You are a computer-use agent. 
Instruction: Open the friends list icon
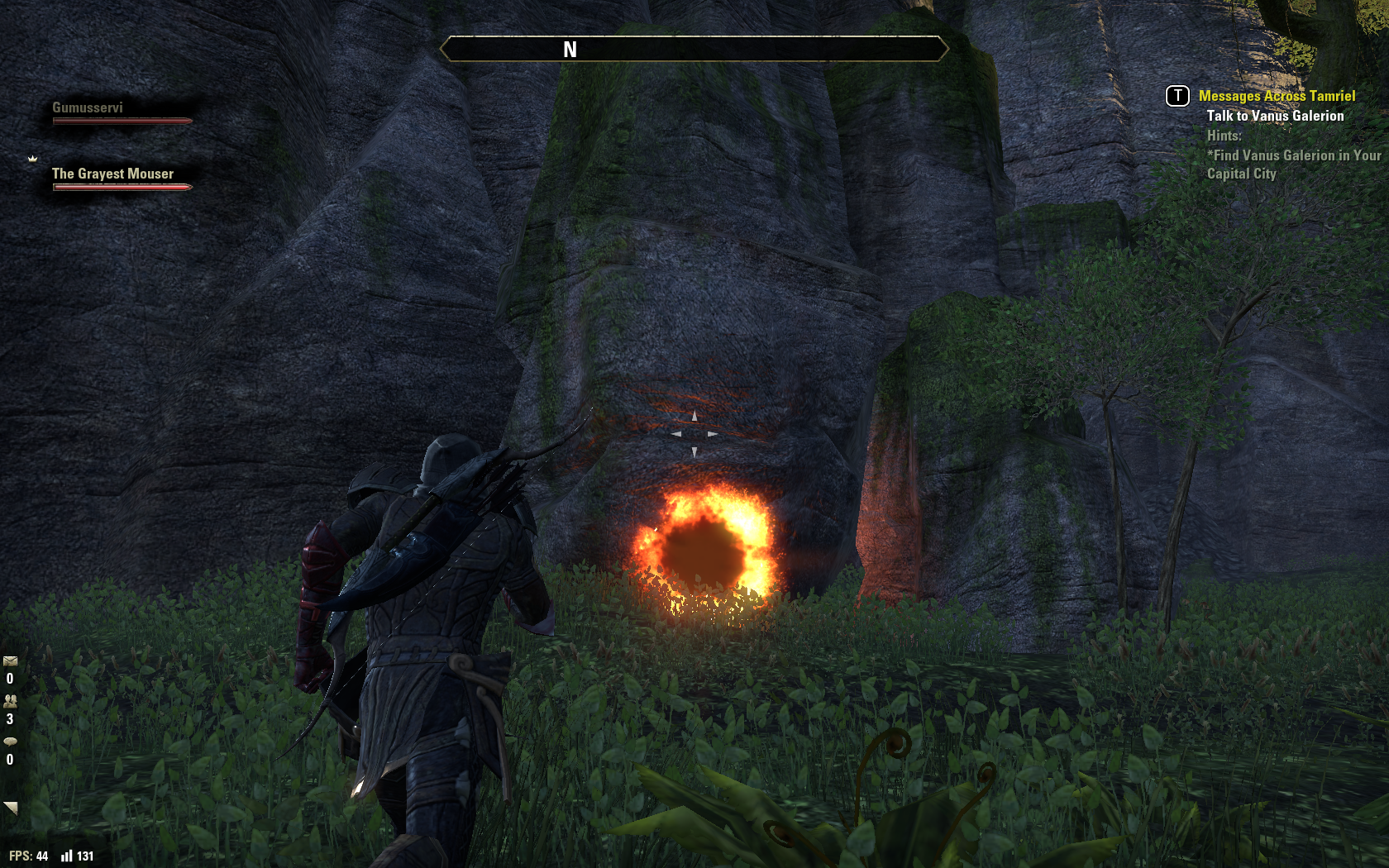(x=10, y=701)
